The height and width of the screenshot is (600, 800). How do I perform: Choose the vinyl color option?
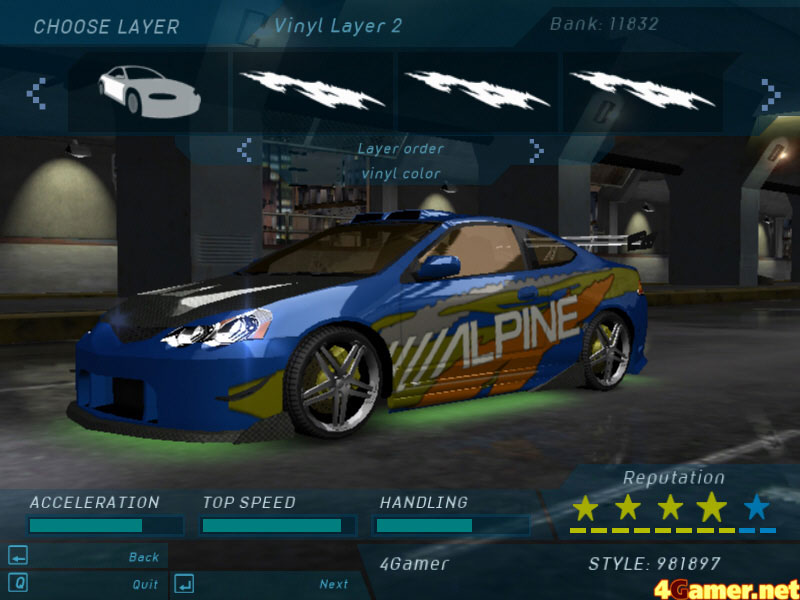pos(400,174)
